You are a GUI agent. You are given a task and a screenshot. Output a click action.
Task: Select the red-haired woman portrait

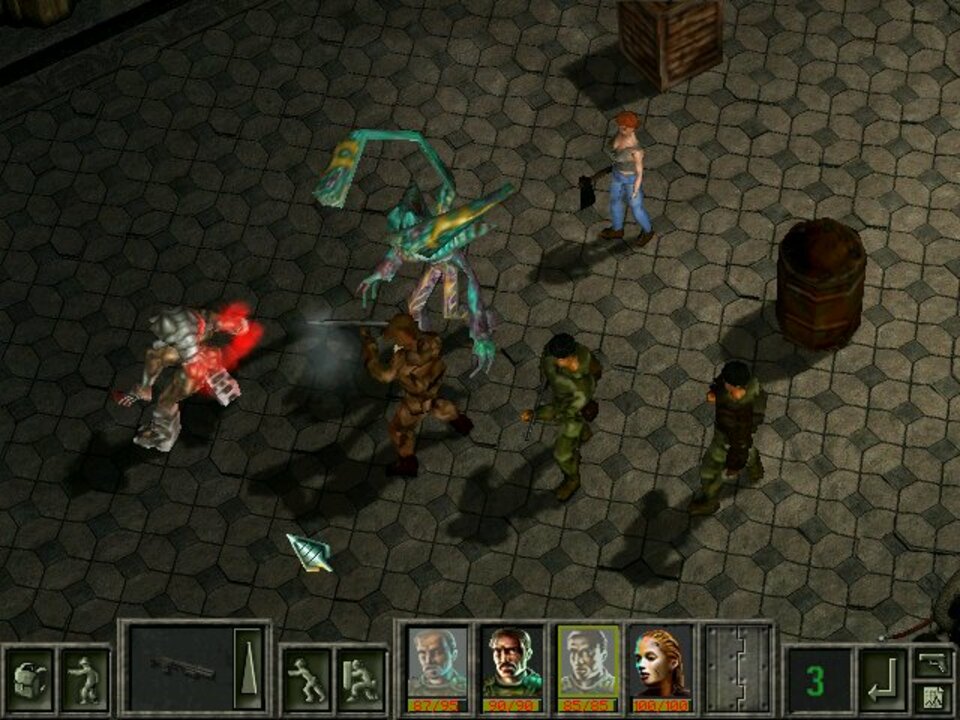tap(661, 667)
